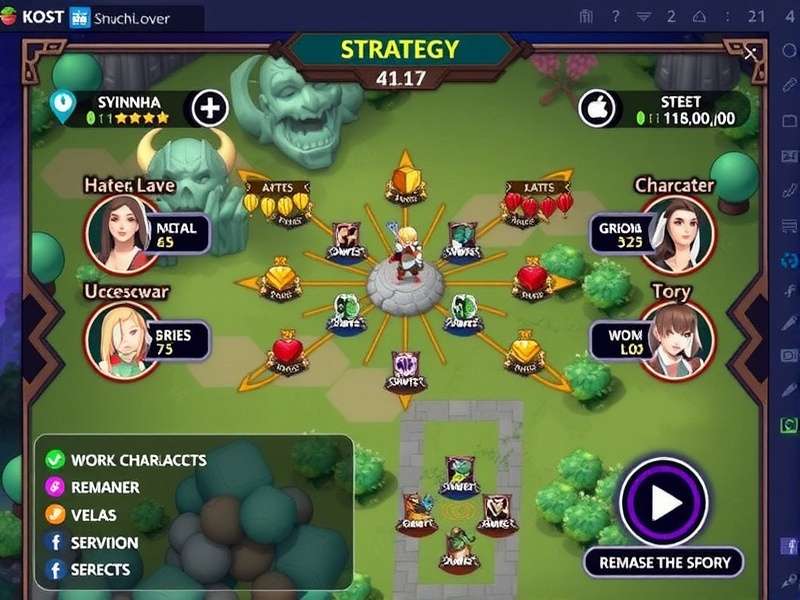Click the plus button beside SYINNHA
This screenshot has width=800, height=600.
coord(209,108)
